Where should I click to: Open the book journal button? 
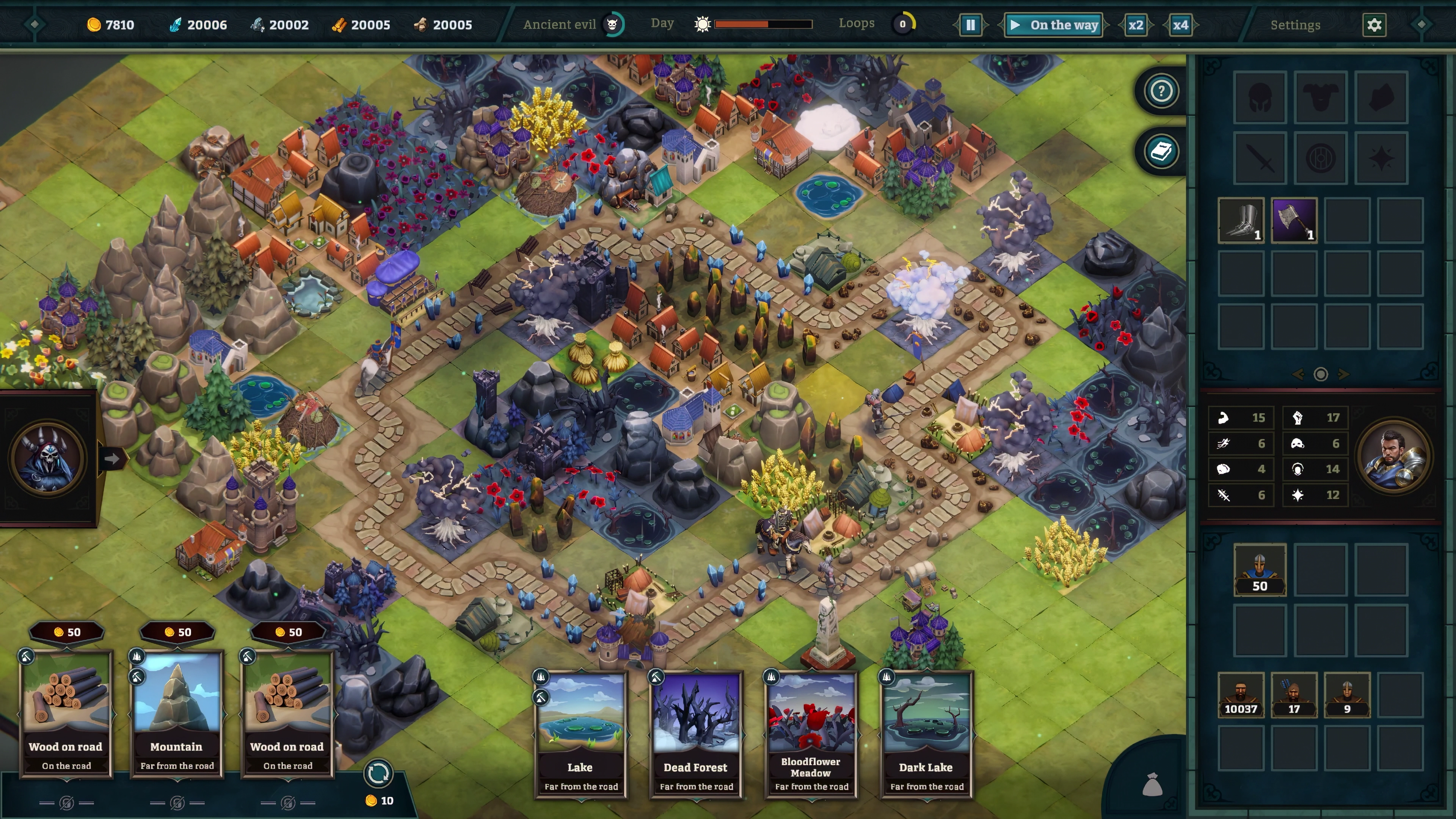[1161, 152]
